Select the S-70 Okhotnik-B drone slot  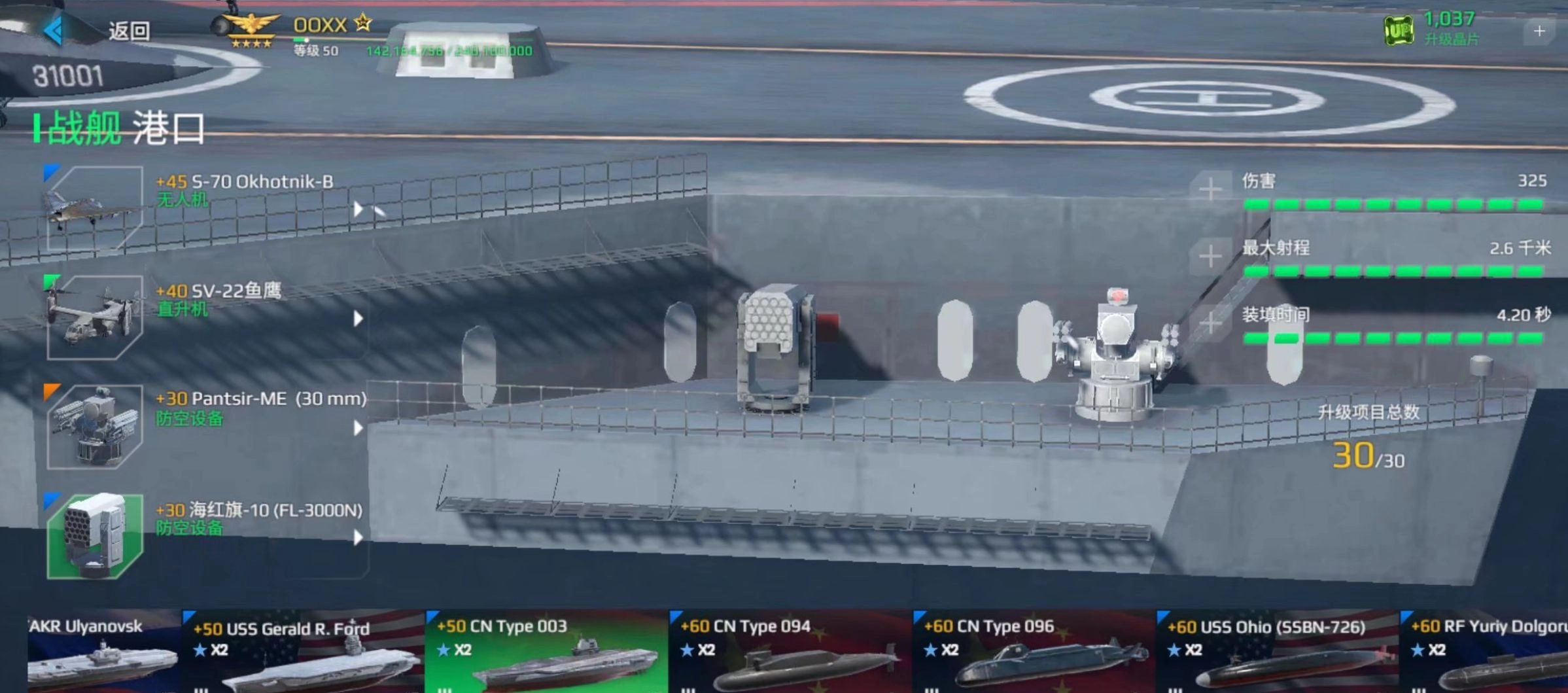click(x=95, y=208)
